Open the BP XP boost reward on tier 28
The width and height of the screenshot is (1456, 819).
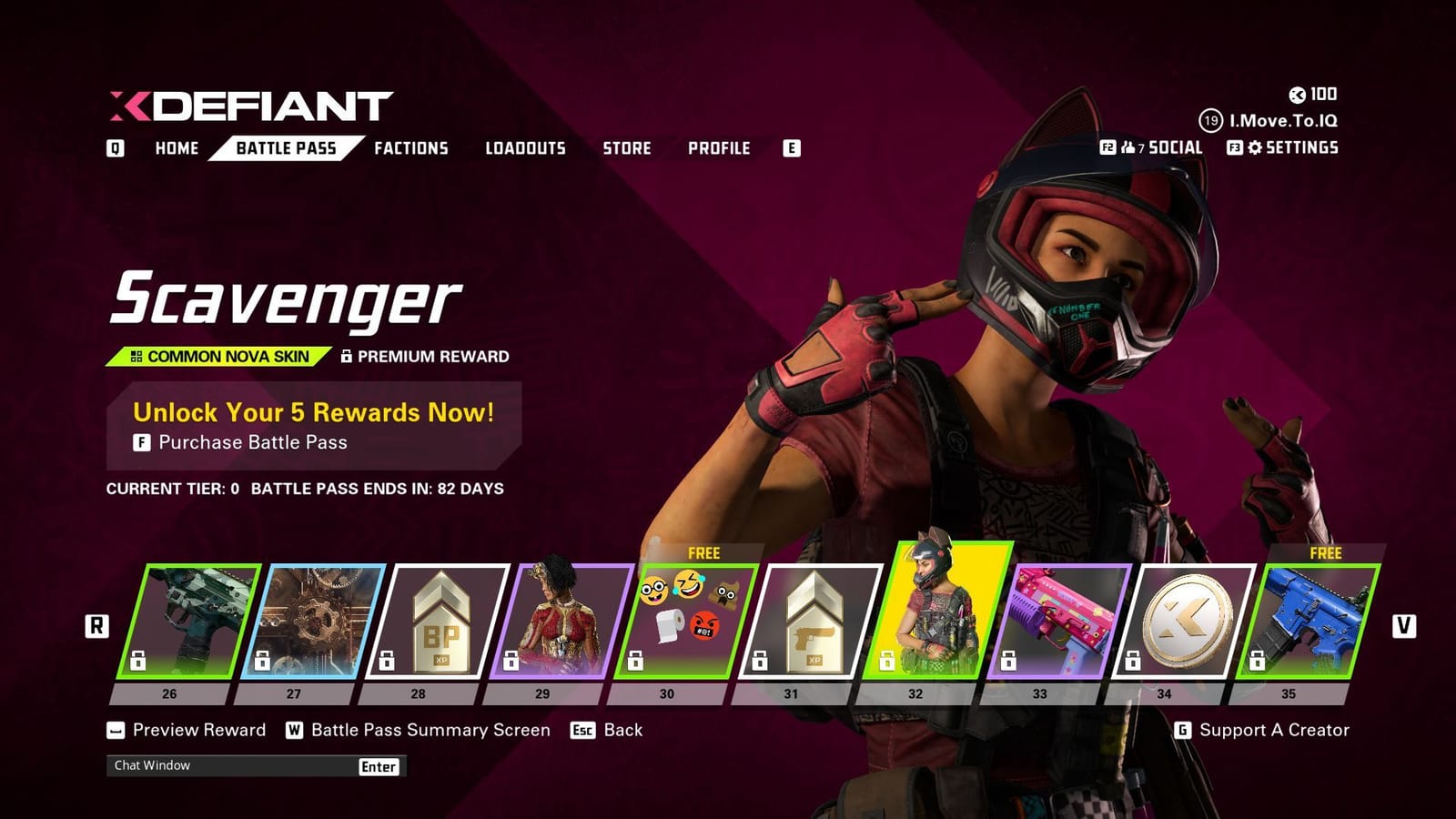coord(437,619)
